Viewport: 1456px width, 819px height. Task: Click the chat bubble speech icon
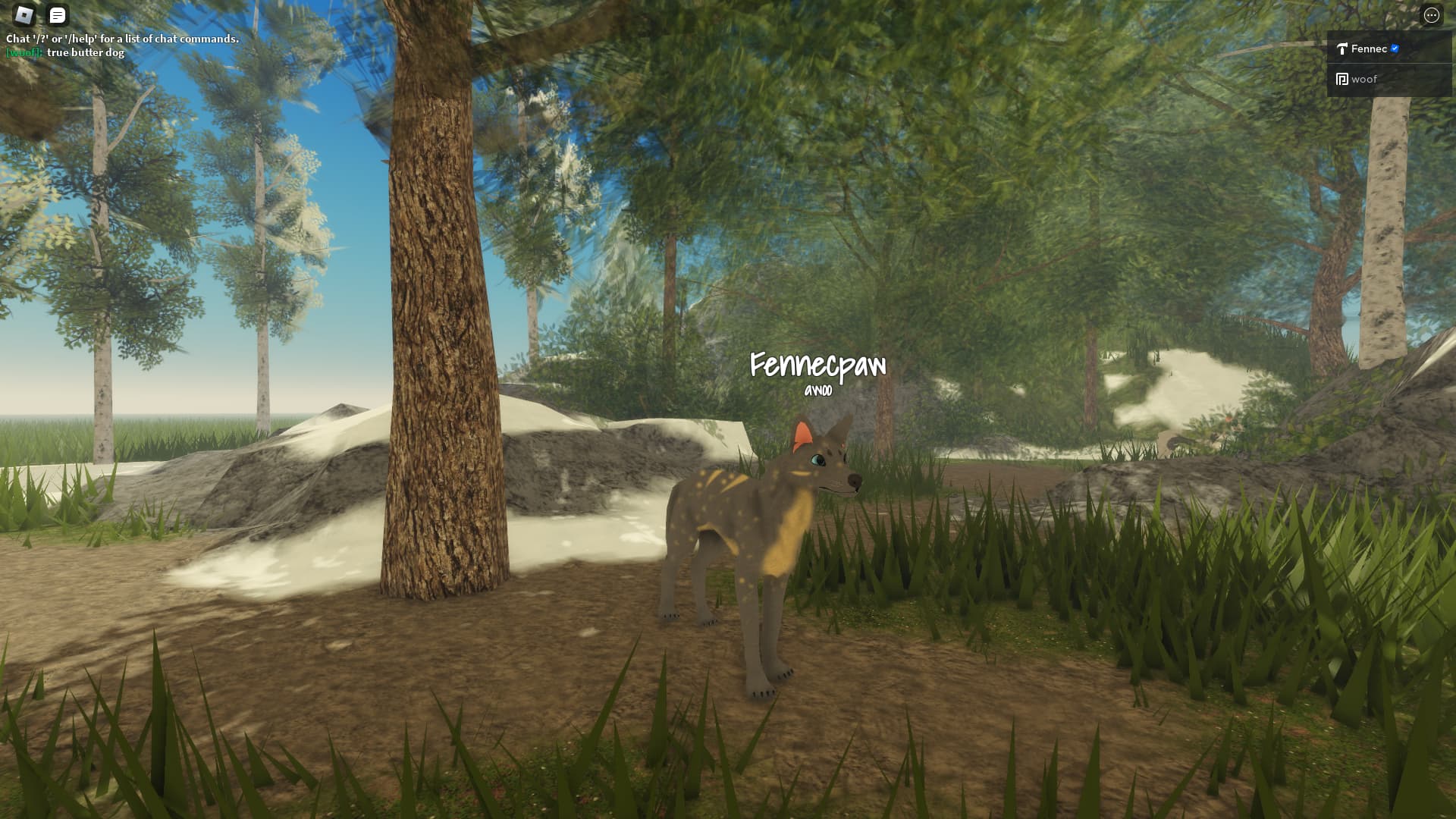[57, 14]
